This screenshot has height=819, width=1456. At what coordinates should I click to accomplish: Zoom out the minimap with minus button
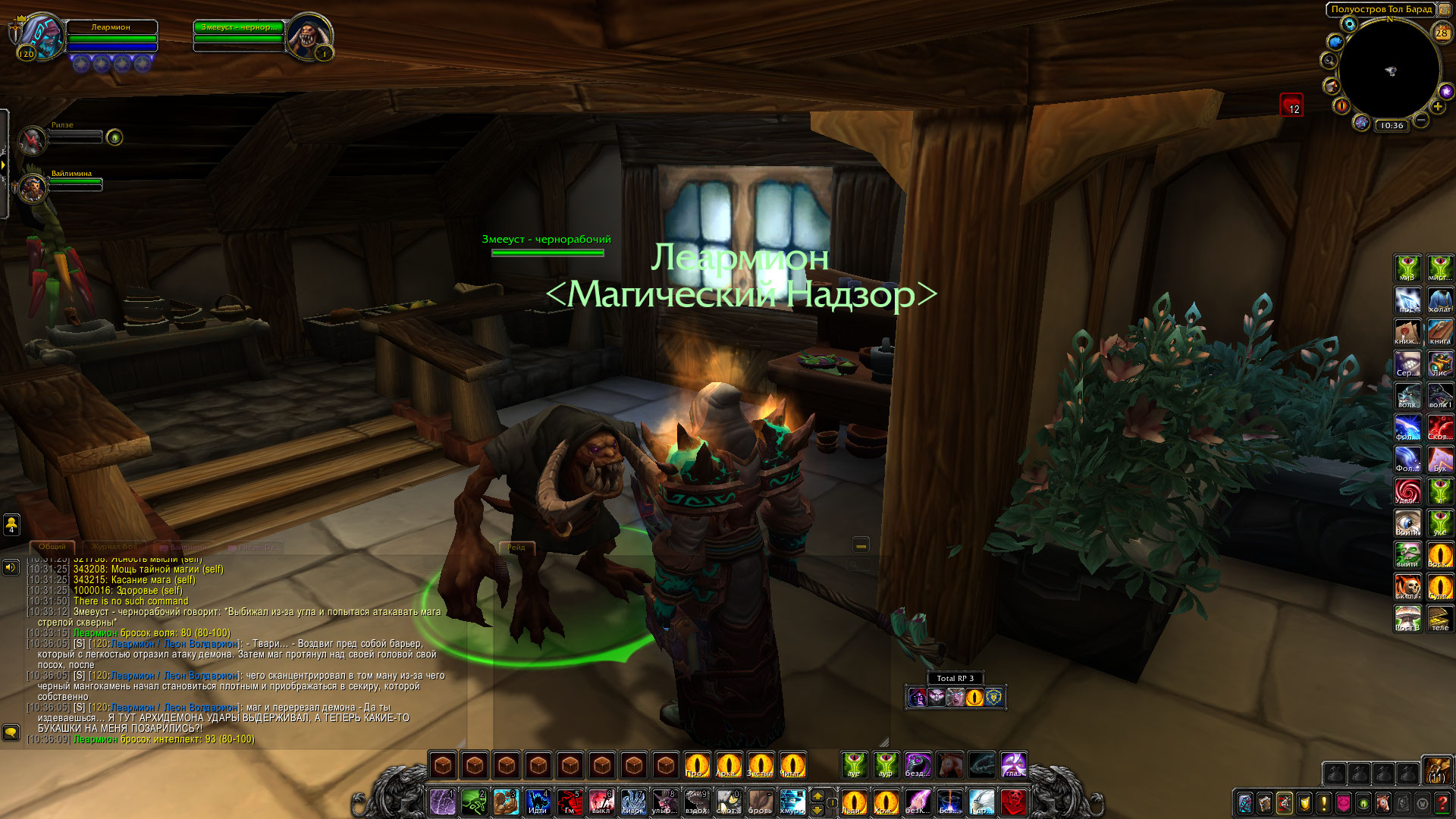[1421, 120]
